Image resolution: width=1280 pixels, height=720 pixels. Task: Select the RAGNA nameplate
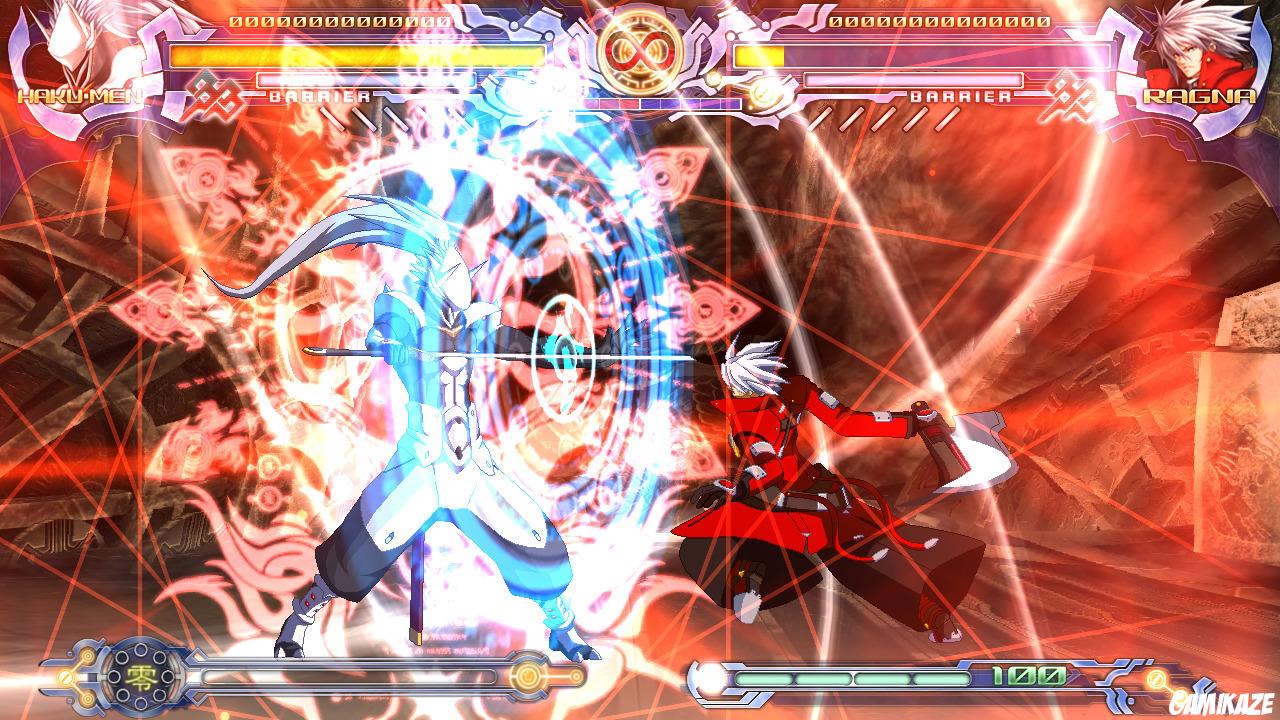pos(1198,96)
